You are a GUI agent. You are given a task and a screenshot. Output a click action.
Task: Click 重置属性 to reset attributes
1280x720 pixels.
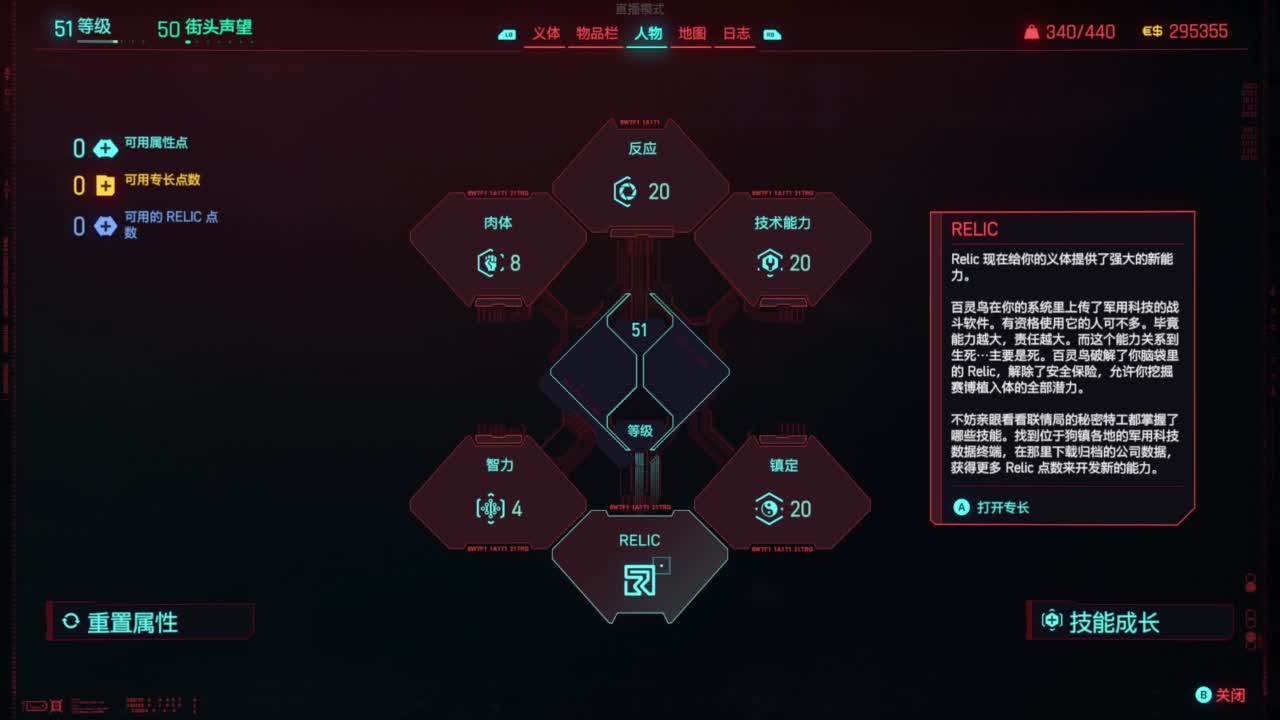(120, 622)
